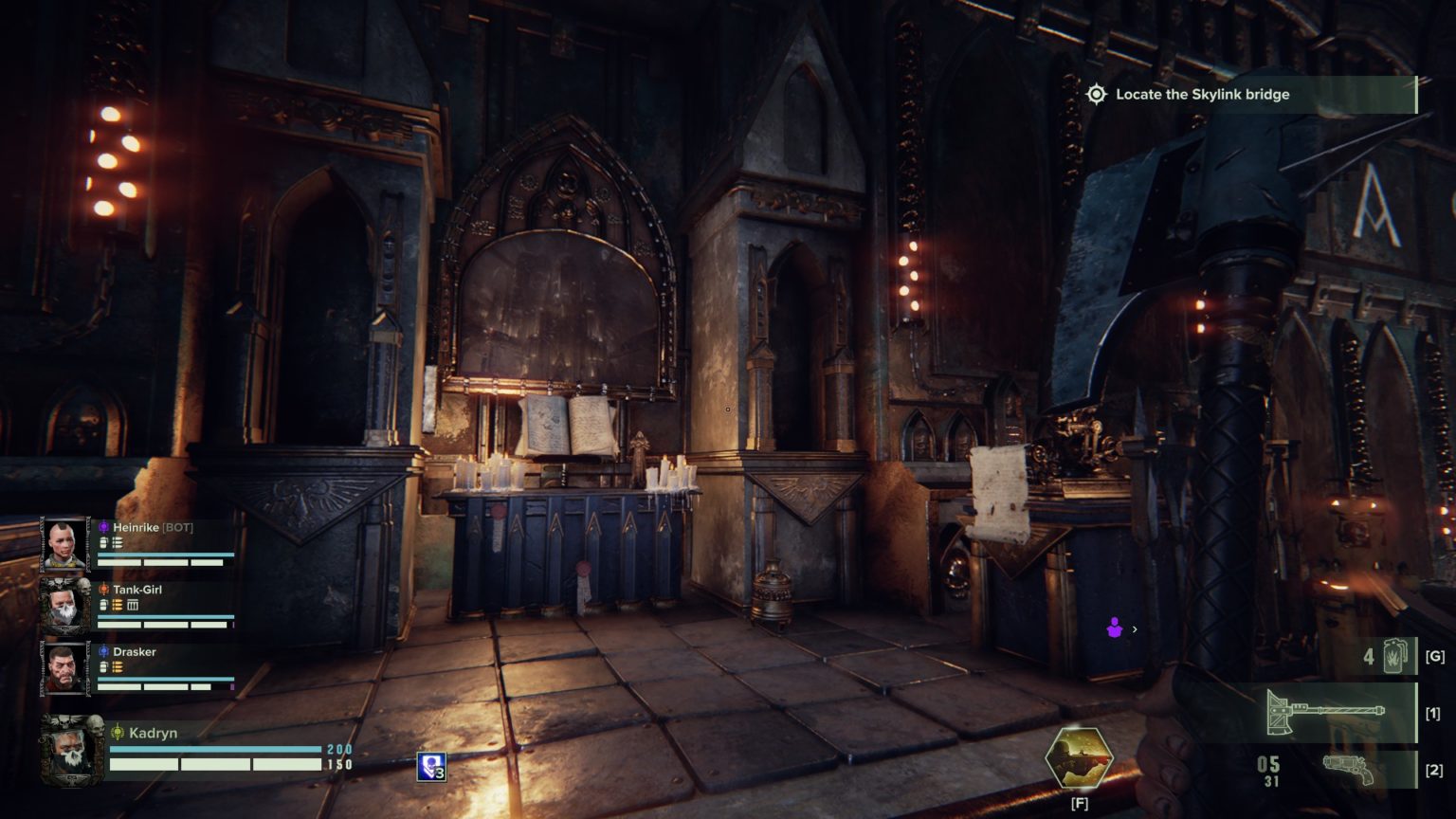Select the thunder hammer melee weapon slot
The height and width of the screenshot is (819, 1456).
[1325, 713]
